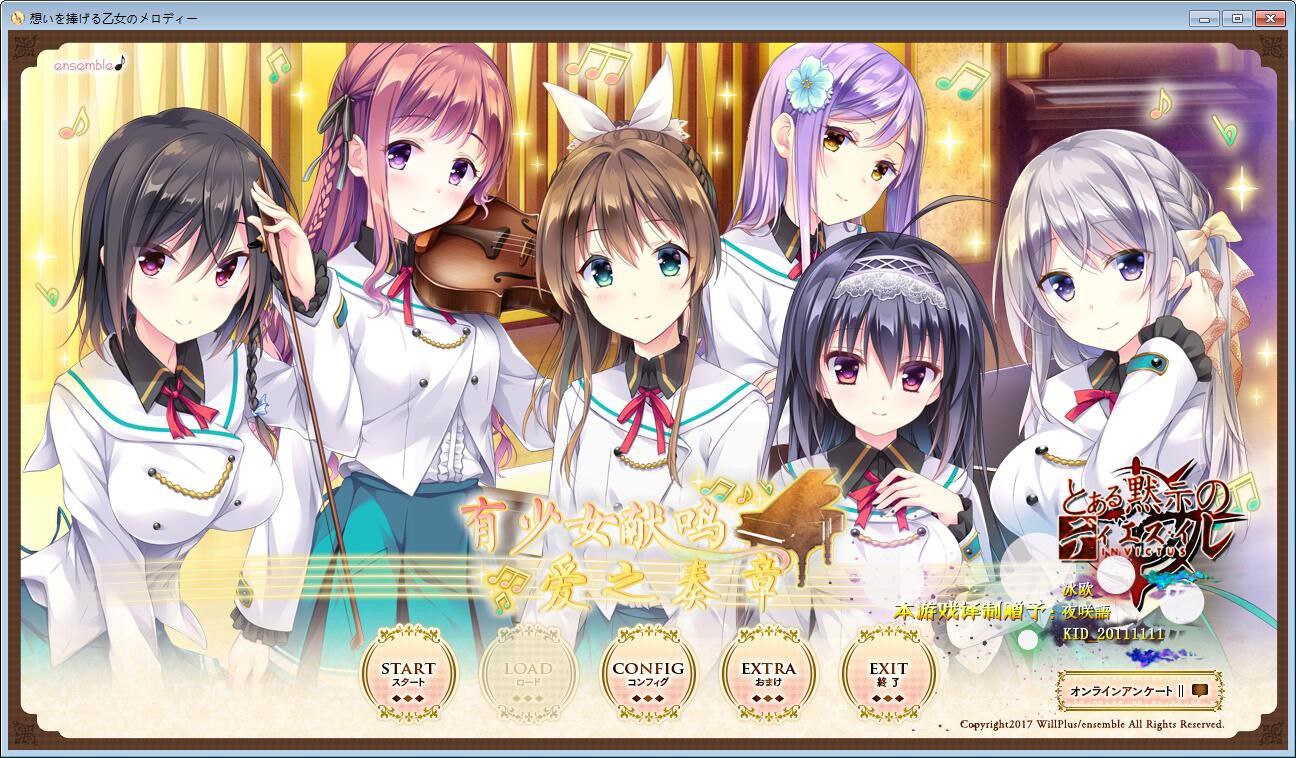
Task: Click the game icon in the title bar
Action: point(18,16)
